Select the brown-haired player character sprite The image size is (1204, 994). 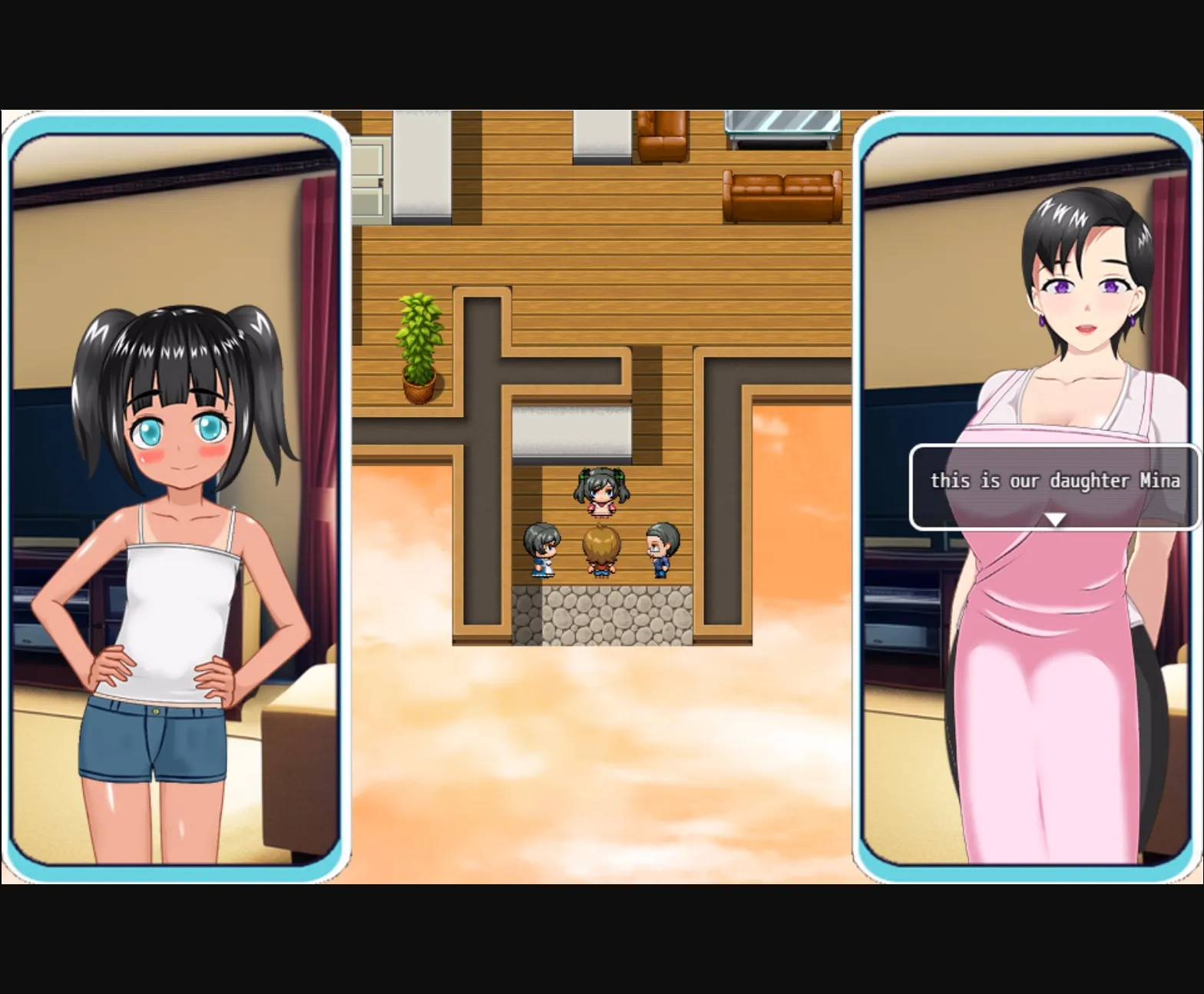601,554
